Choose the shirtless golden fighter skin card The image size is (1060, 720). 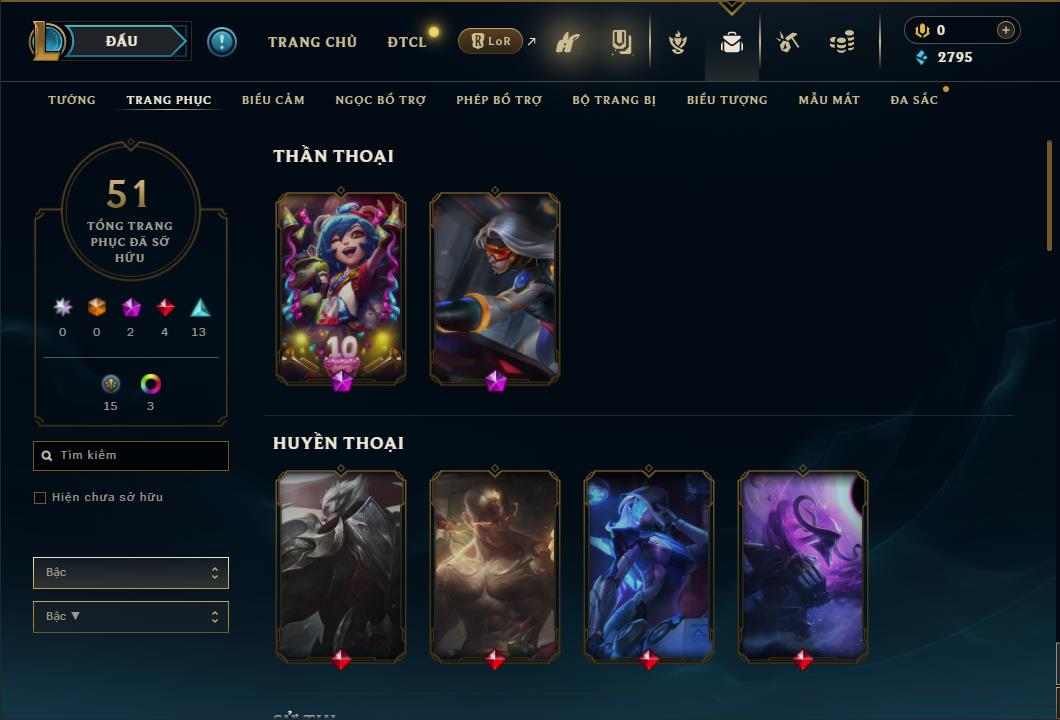[495, 565]
